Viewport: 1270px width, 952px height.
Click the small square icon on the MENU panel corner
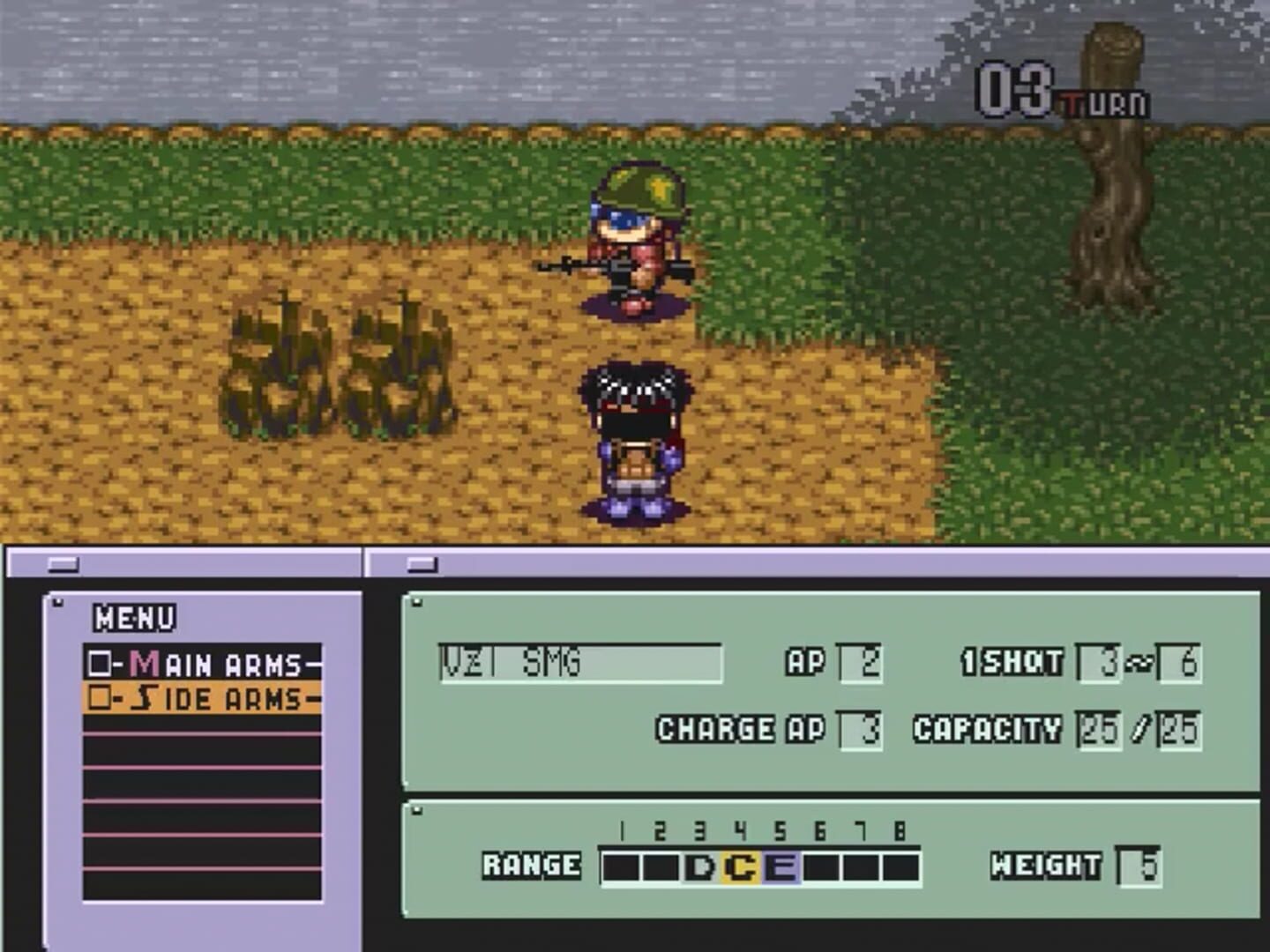[58, 601]
